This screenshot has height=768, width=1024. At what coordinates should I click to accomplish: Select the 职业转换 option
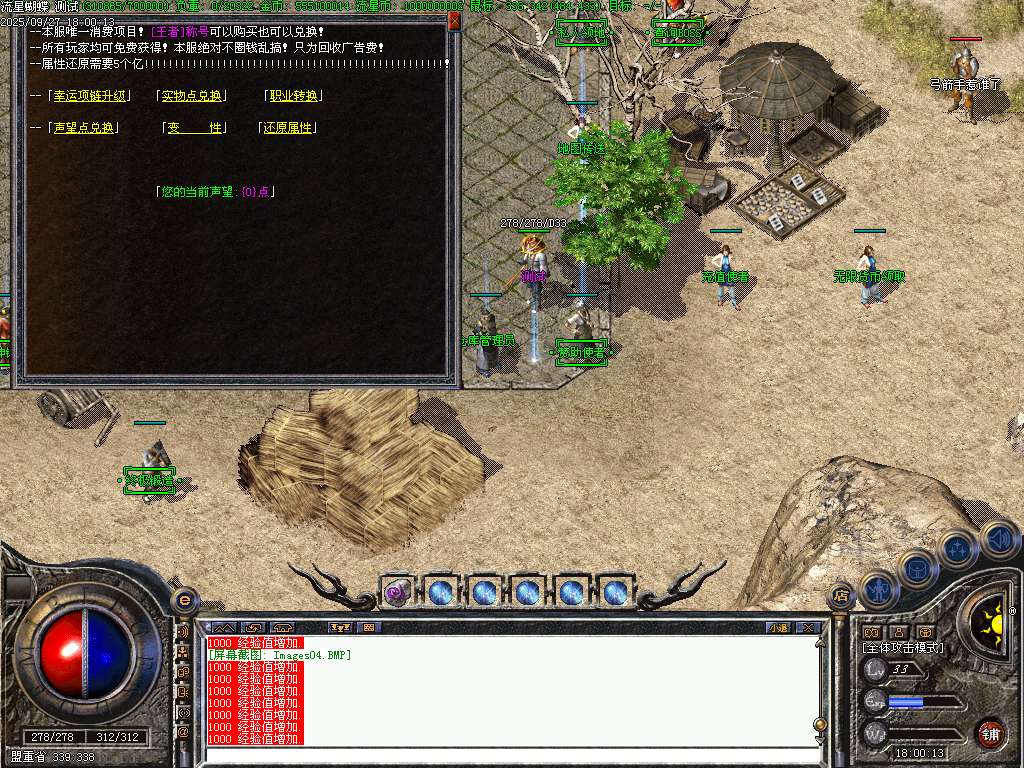click(x=294, y=96)
